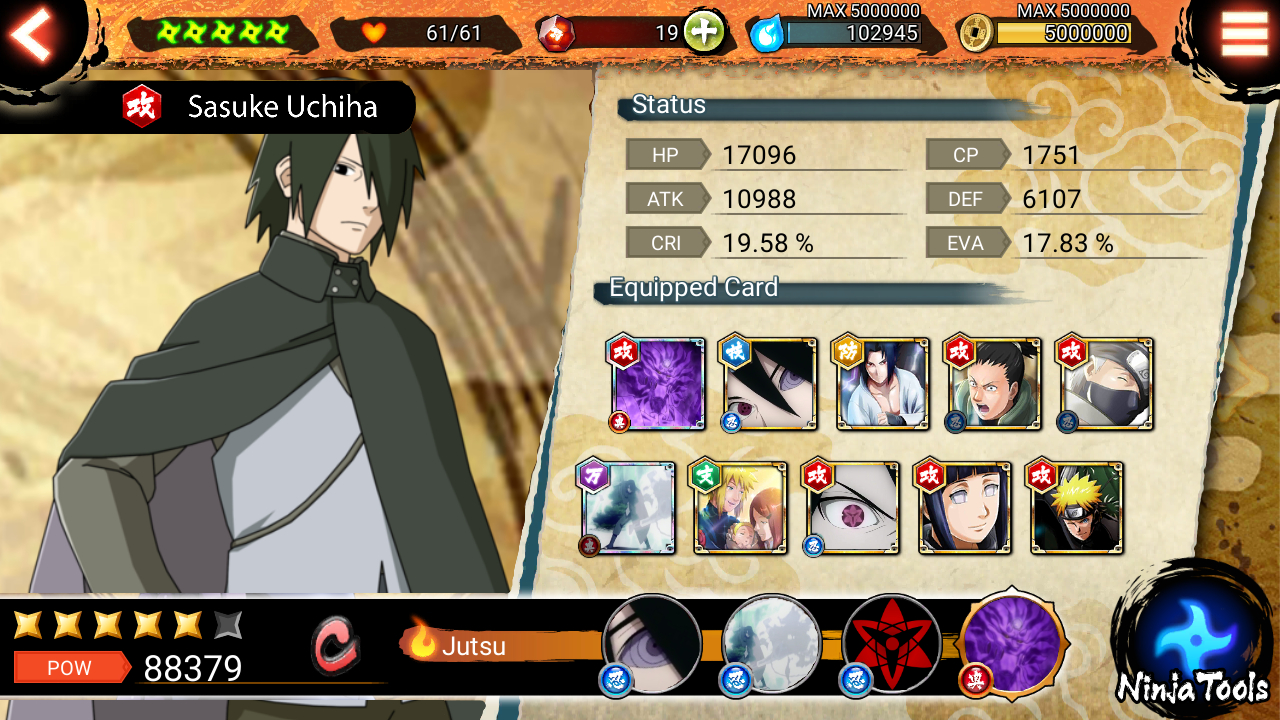
Task: Select the Shikamaru equipped card
Action: point(994,385)
